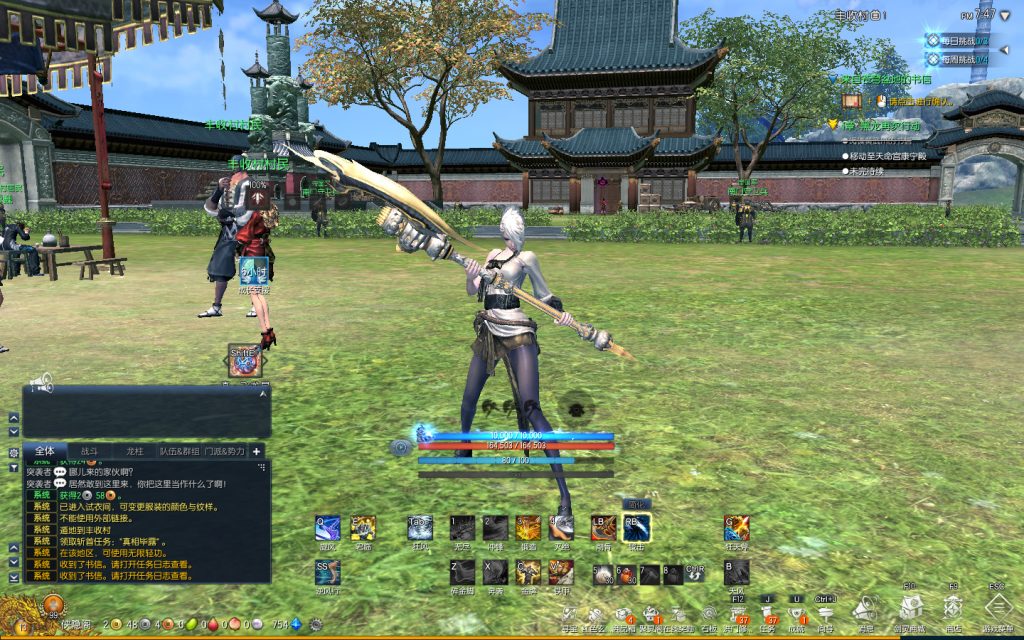The image size is (1024, 640).
Task: Open the 商店 shop menu
Action: [x=953, y=608]
